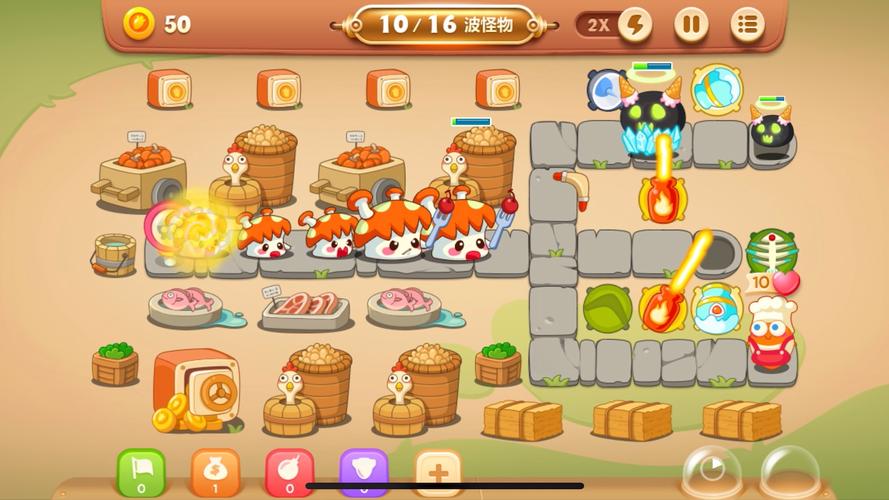
Task: Activate the orange money bag power-up
Action: [x=215, y=471]
